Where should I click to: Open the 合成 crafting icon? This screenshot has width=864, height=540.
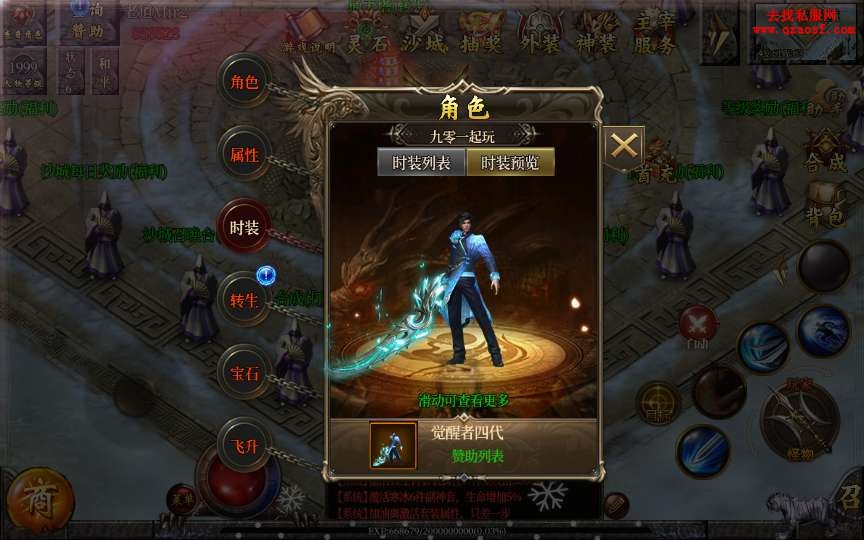(826, 150)
